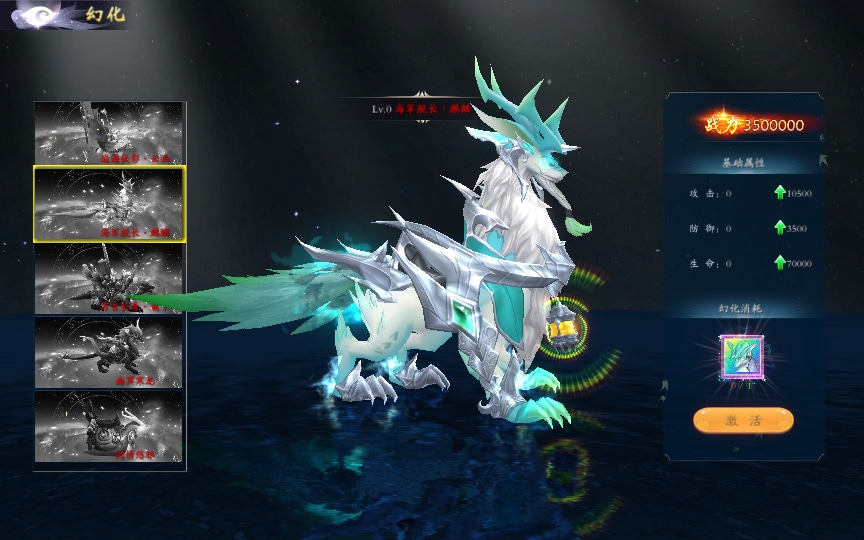Viewport: 864px width, 540px height.
Task: Choose the first mount thumbnail in the list
Action: [x=110, y=132]
